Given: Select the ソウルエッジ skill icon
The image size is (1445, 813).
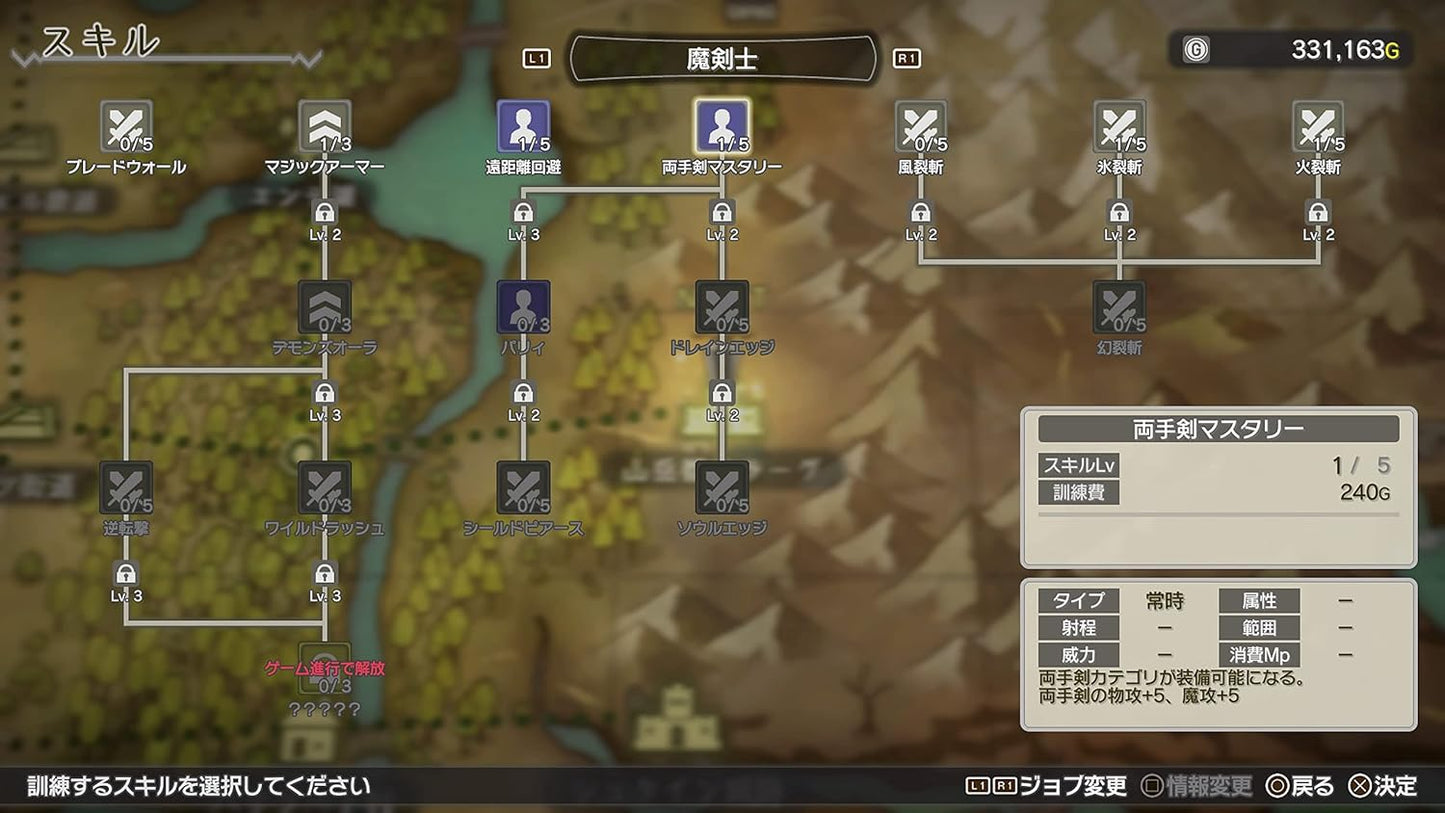Looking at the screenshot, I should tap(722, 490).
